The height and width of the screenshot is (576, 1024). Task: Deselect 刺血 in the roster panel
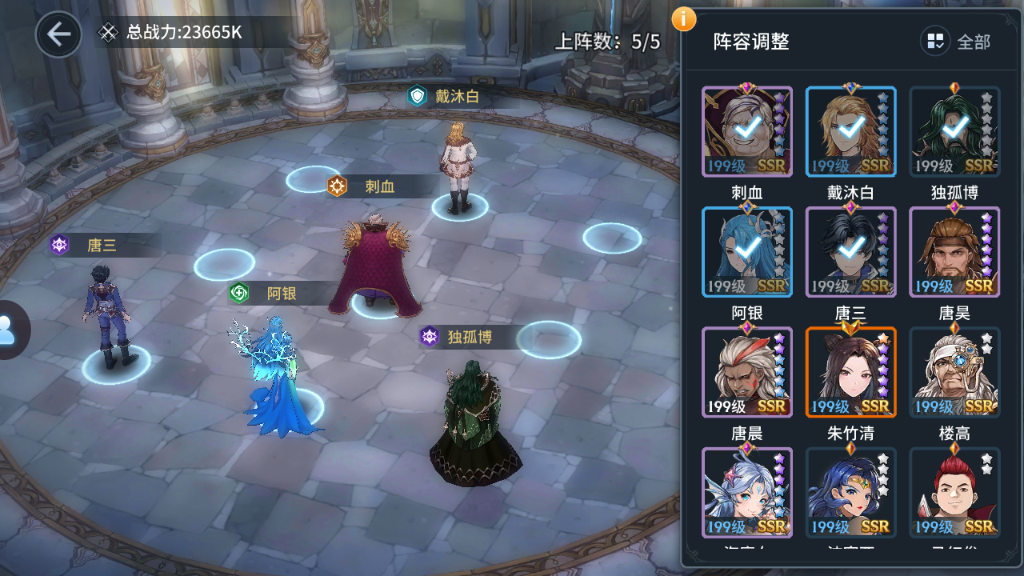[x=747, y=131]
